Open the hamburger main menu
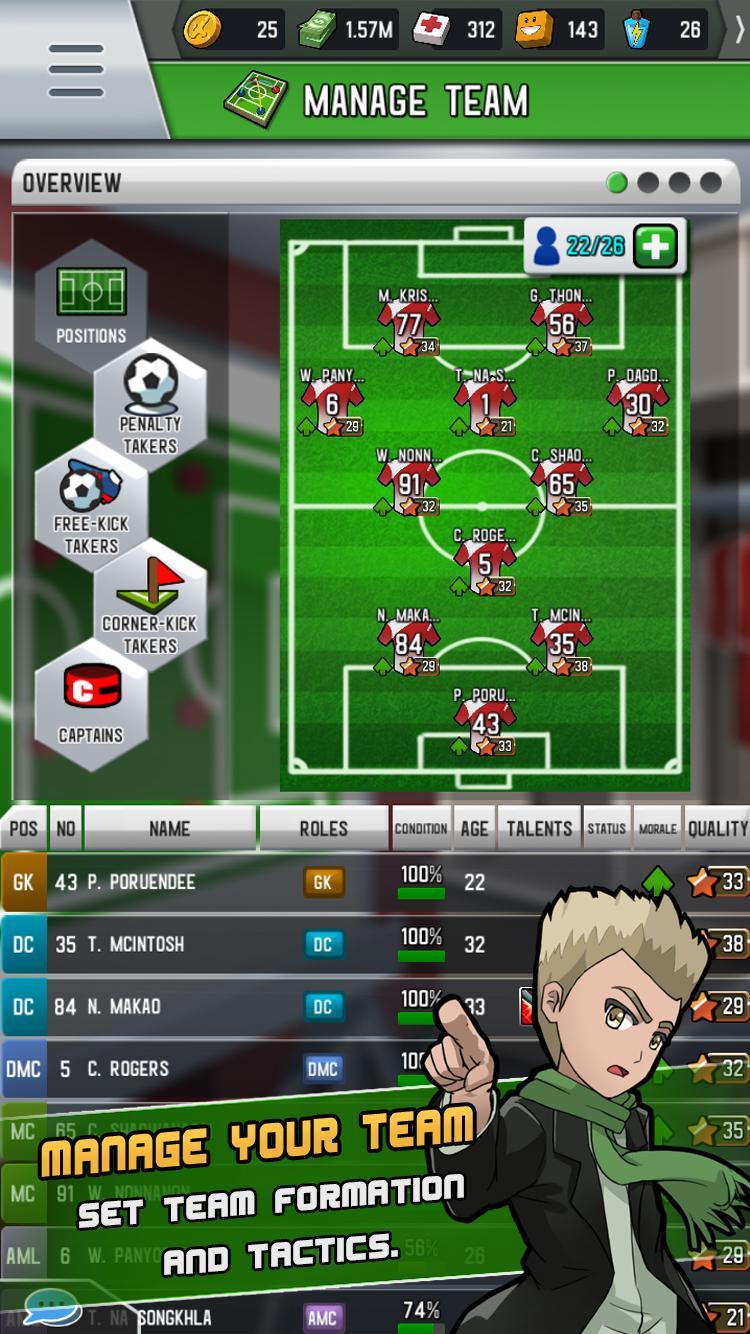The height and width of the screenshot is (1334, 750). point(76,70)
